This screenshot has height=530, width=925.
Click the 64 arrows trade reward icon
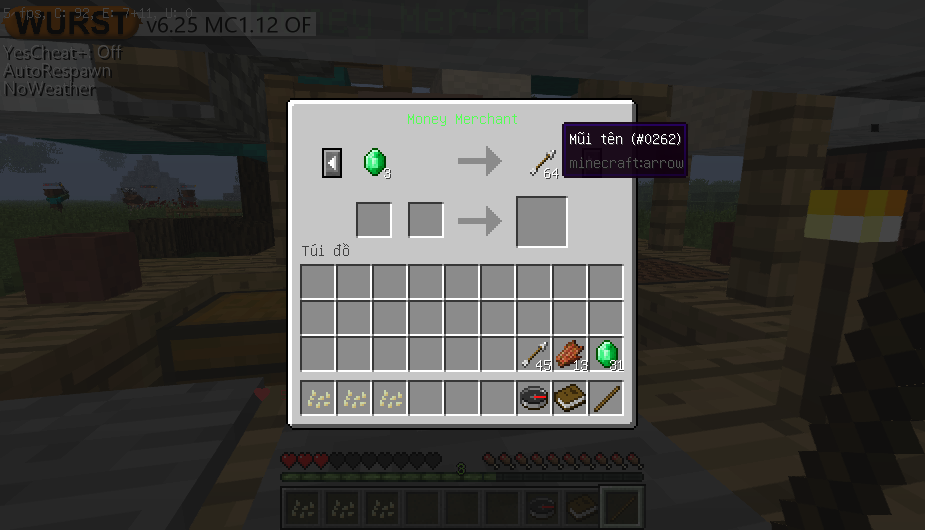click(x=543, y=162)
